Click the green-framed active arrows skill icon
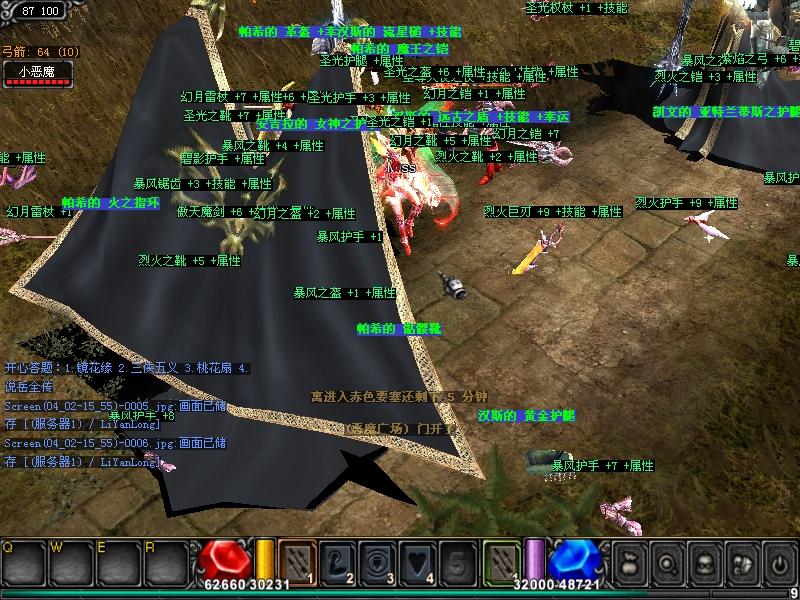The height and width of the screenshot is (600, 800). [x=502, y=561]
